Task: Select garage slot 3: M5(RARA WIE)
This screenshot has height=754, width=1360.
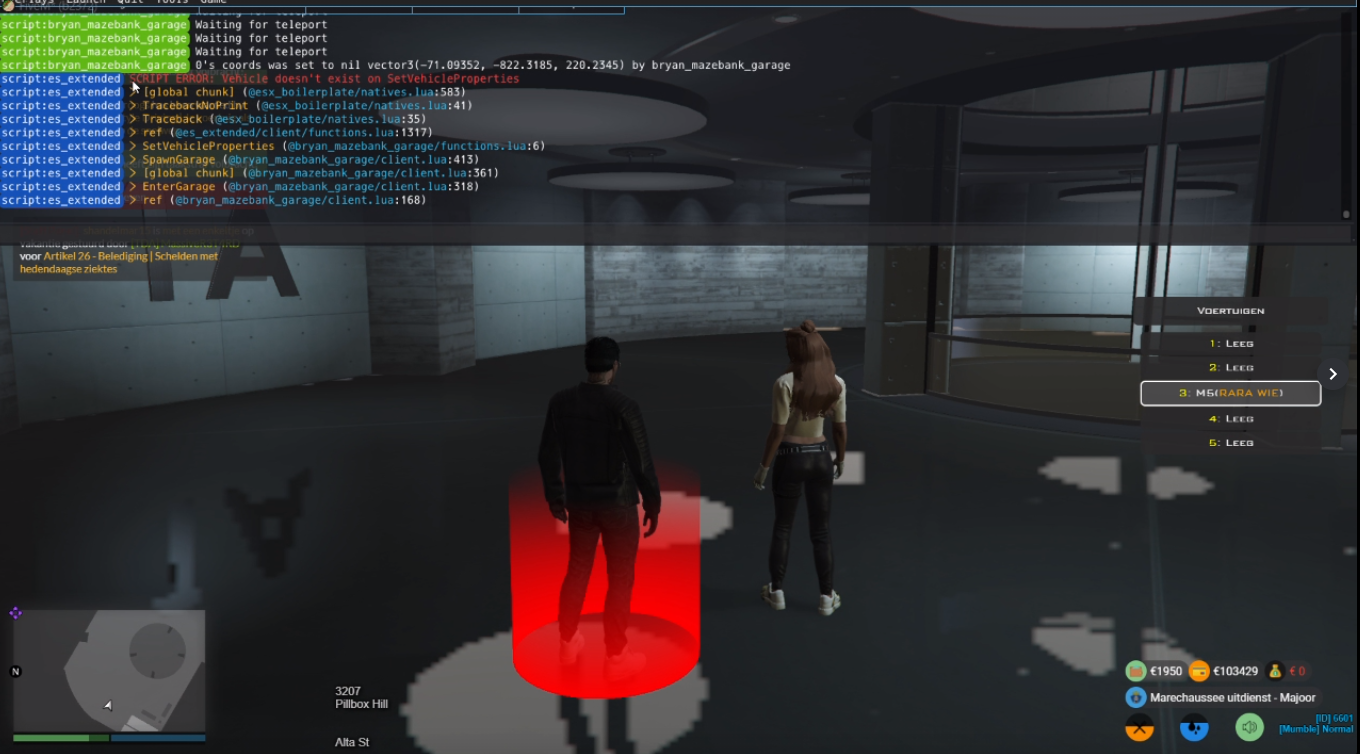Action: [1231, 393]
